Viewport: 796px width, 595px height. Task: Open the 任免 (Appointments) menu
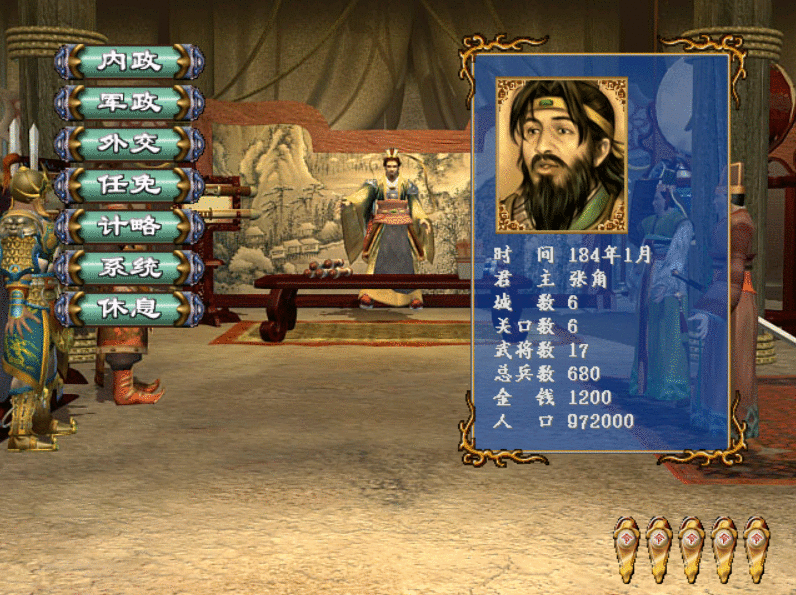pyautogui.click(x=129, y=184)
